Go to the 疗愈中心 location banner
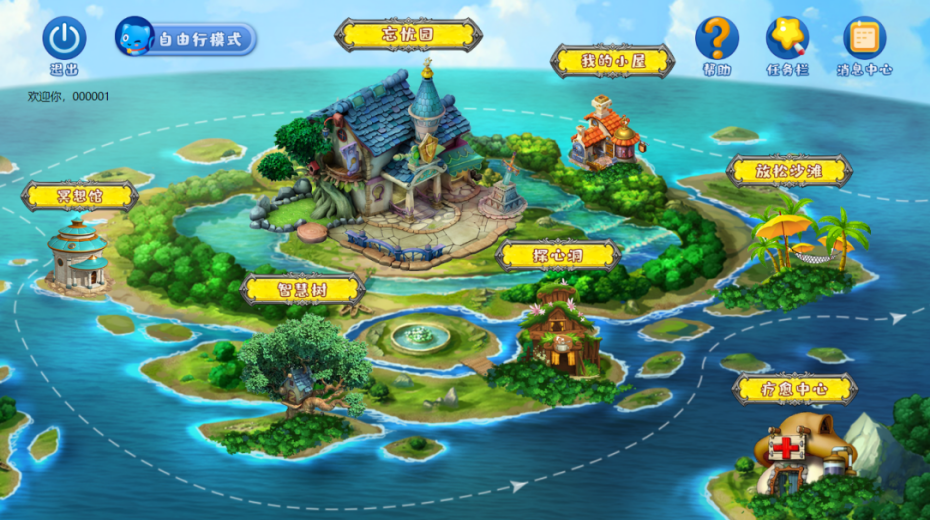930x520 pixels. (x=794, y=389)
